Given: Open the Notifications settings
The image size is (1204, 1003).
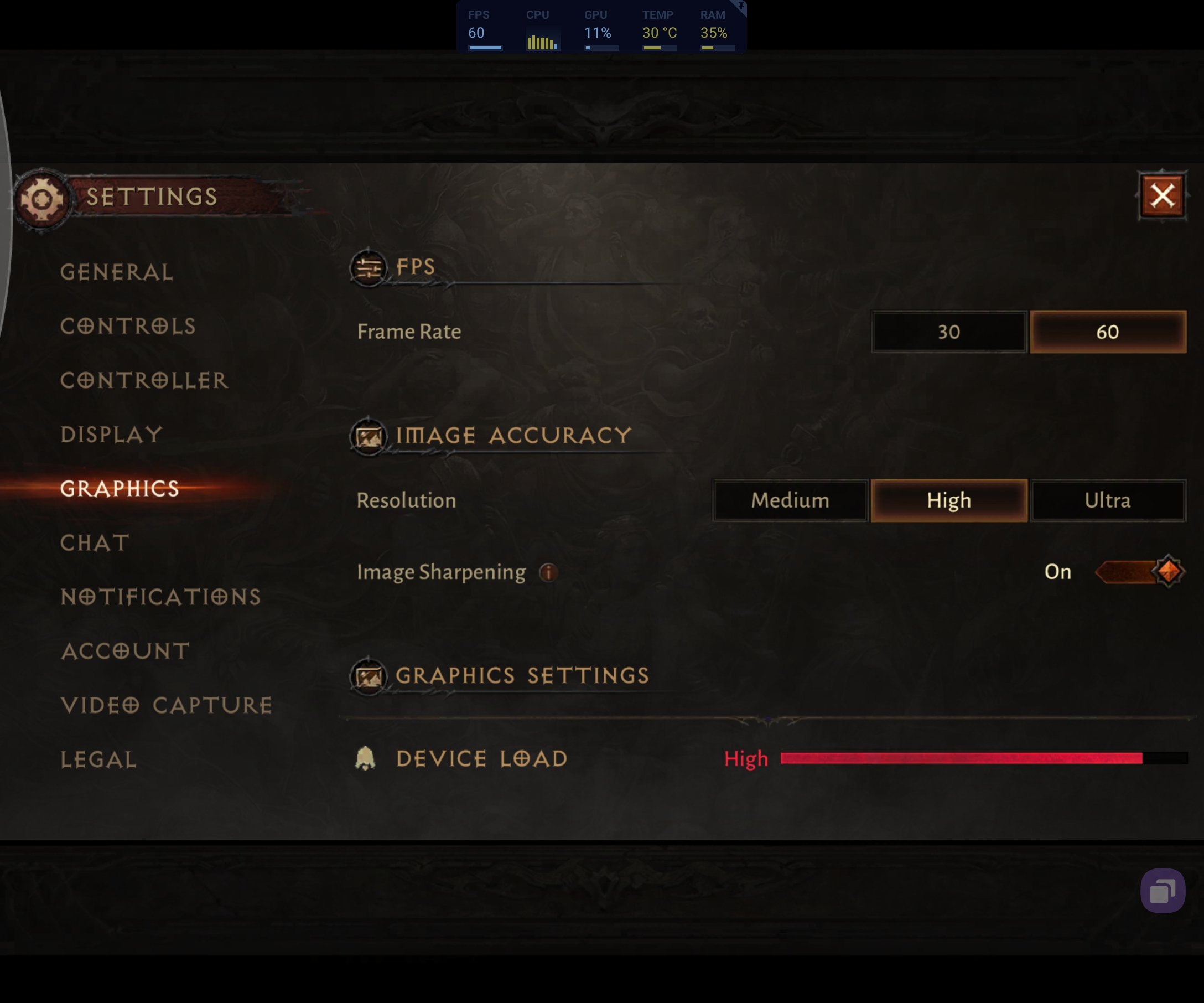Looking at the screenshot, I should pos(160,597).
